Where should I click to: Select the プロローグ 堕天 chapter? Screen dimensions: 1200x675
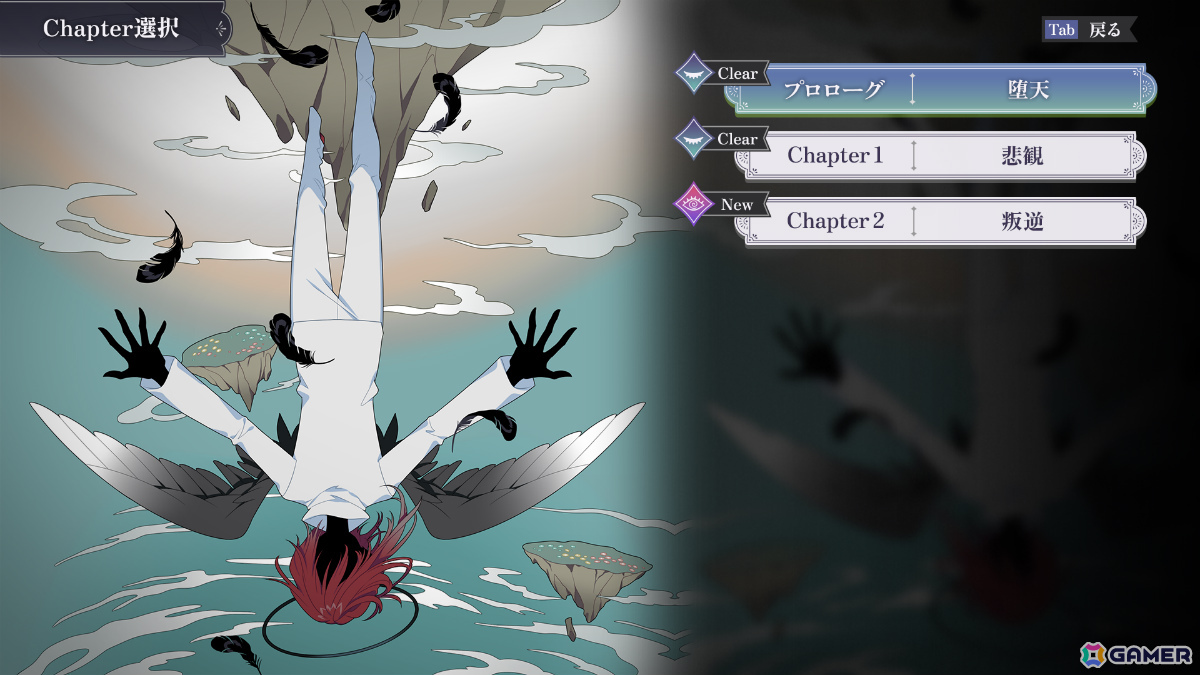pyautogui.click(x=940, y=90)
